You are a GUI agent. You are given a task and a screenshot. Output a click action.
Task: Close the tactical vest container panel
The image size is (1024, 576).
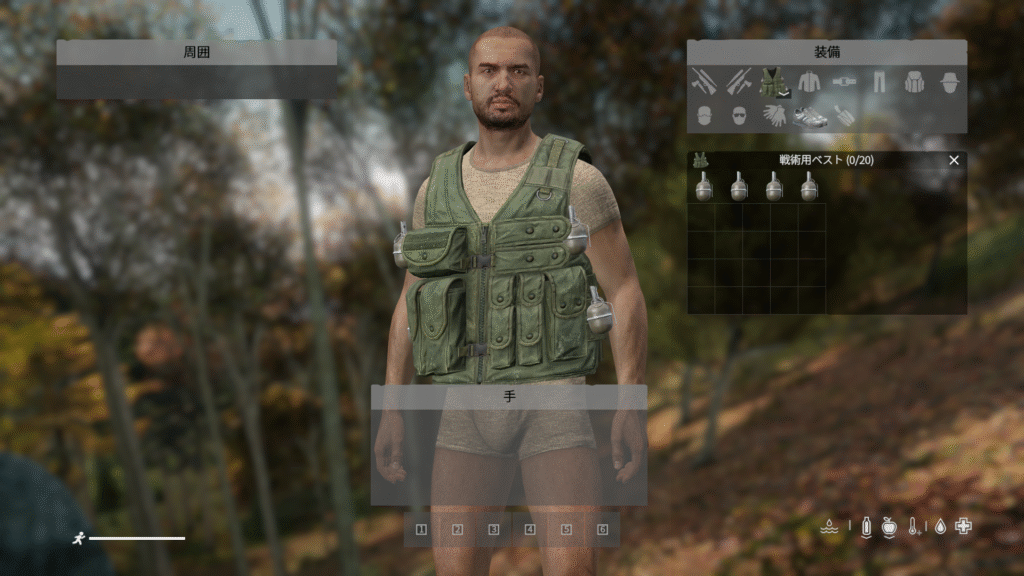click(x=953, y=160)
